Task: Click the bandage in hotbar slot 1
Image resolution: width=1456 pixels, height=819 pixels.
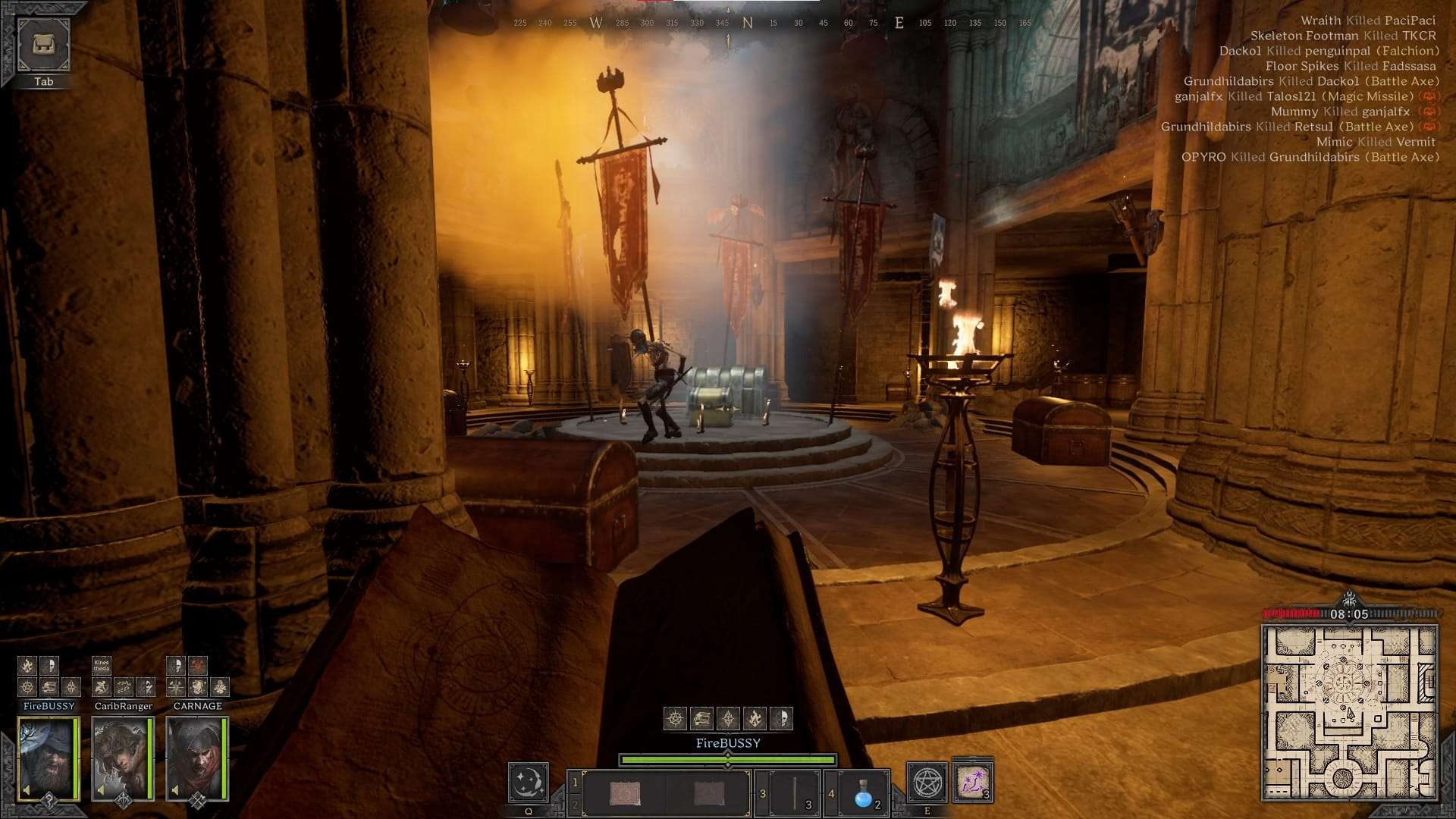Action: (626, 791)
